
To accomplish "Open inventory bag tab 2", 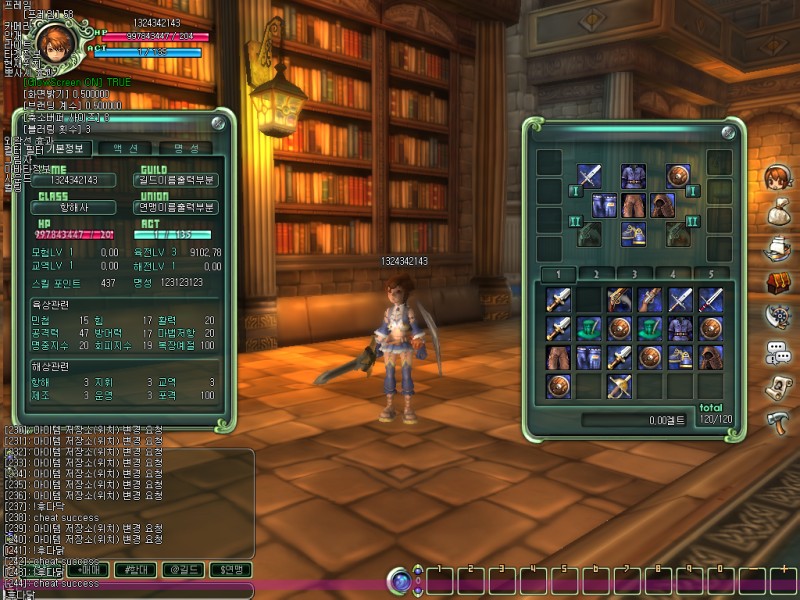I will (595, 273).
